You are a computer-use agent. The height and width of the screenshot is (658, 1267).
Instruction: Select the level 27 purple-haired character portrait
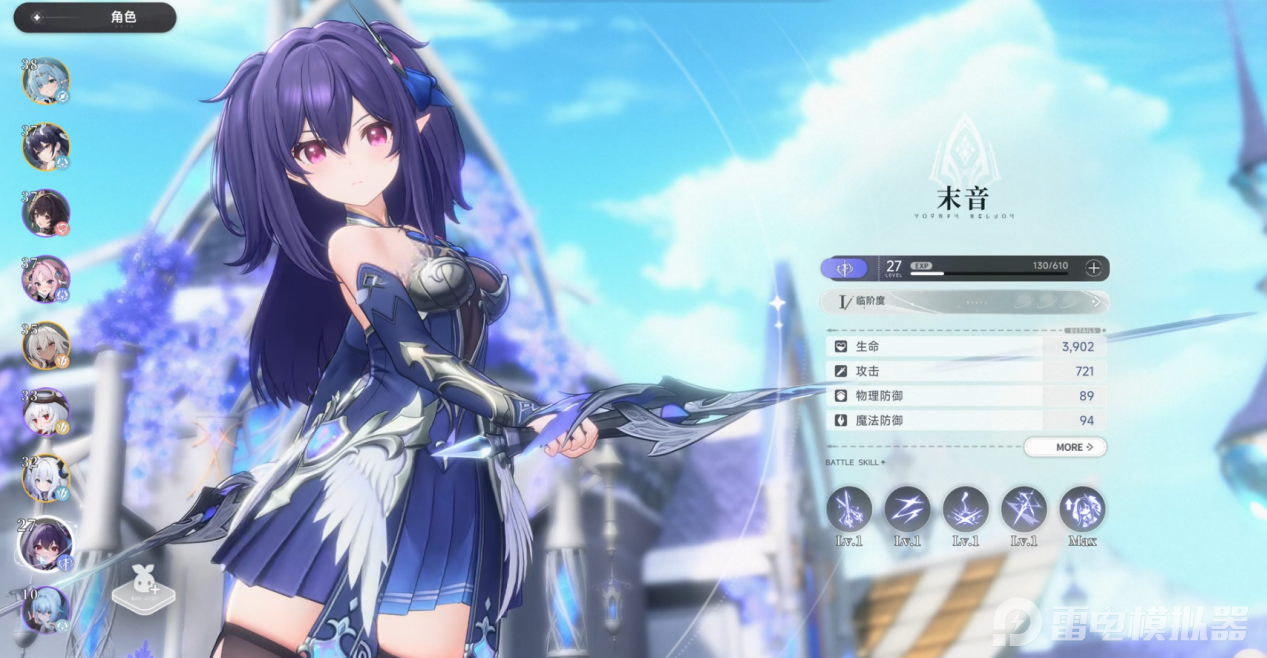pyautogui.click(x=46, y=543)
